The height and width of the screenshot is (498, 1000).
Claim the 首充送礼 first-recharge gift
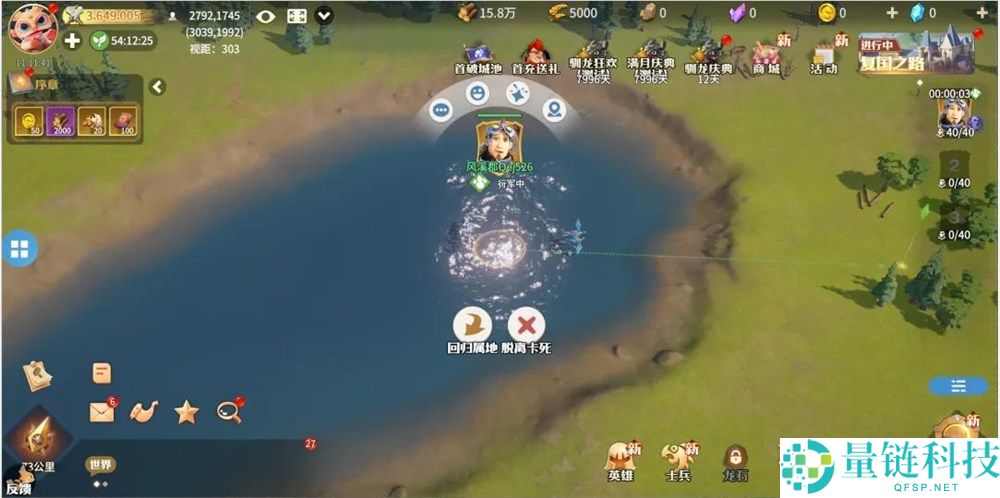[535, 56]
